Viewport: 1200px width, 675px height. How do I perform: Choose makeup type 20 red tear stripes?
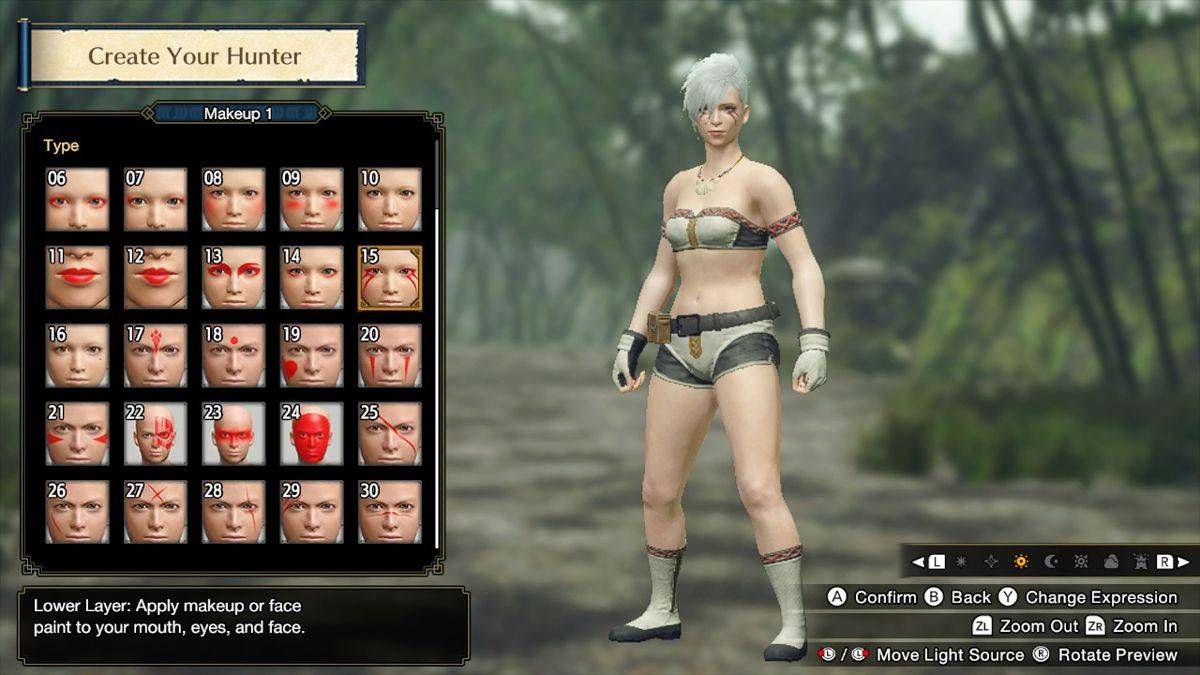(390, 355)
